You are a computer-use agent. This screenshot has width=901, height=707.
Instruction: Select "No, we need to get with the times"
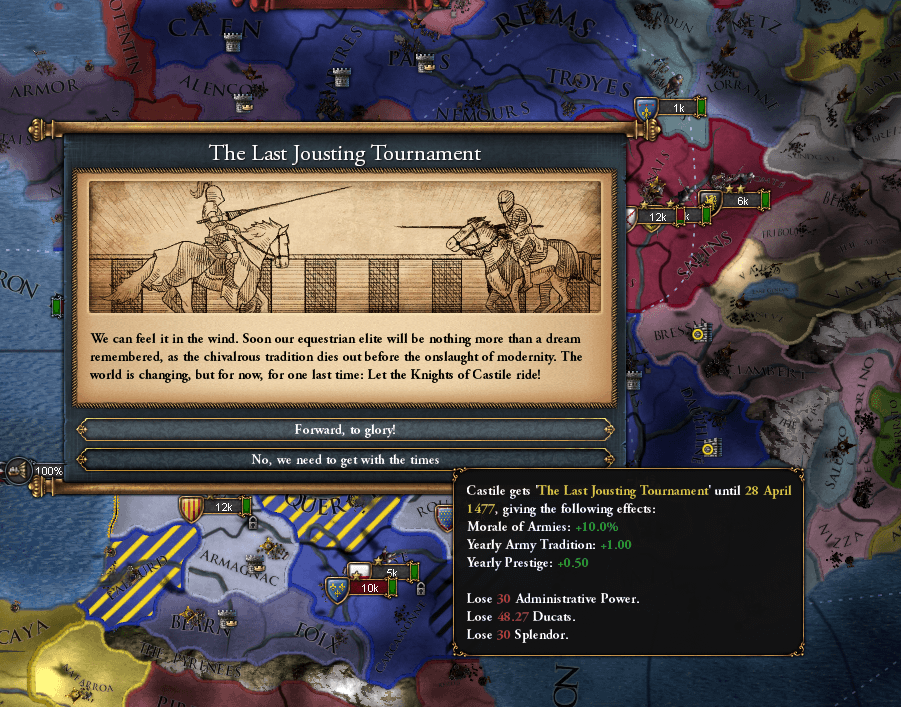(345, 459)
